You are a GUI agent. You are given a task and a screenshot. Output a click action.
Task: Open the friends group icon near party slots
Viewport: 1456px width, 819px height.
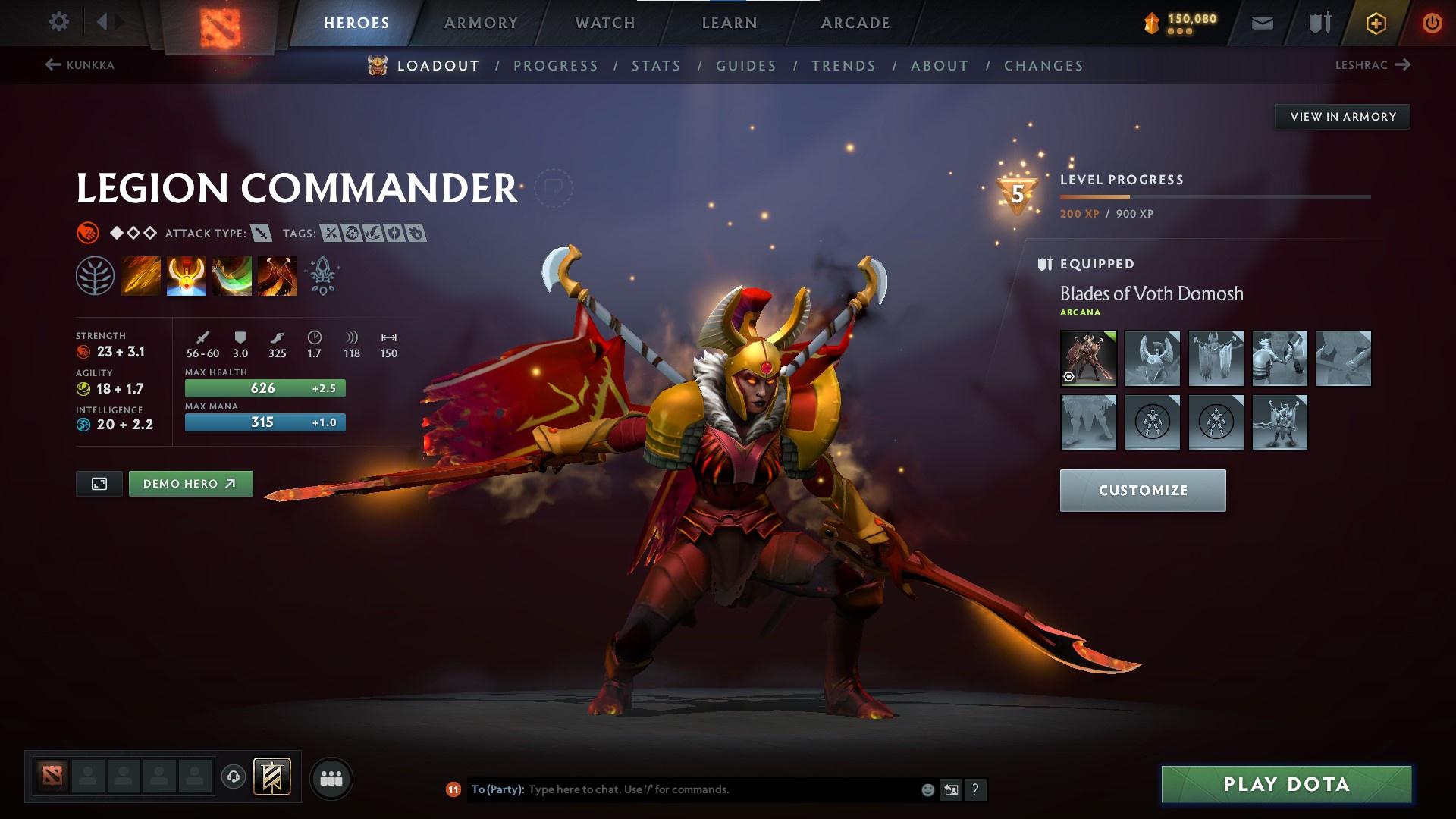coord(331,777)
